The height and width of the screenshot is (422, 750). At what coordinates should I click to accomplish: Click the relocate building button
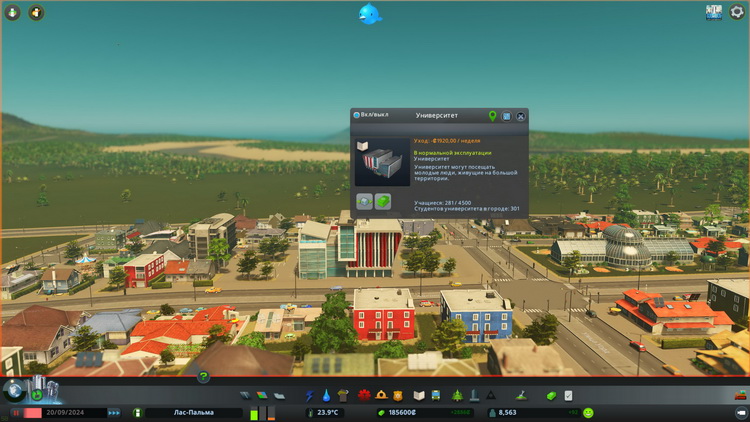point(364,200)
